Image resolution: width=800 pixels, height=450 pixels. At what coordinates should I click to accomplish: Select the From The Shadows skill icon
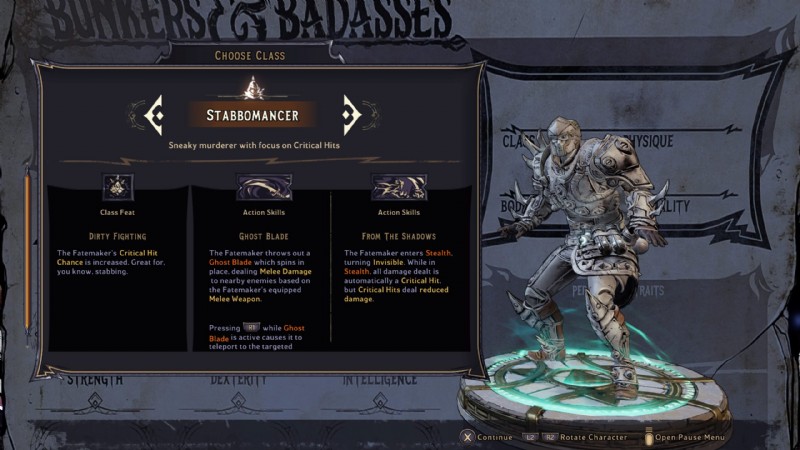[398, 187]
